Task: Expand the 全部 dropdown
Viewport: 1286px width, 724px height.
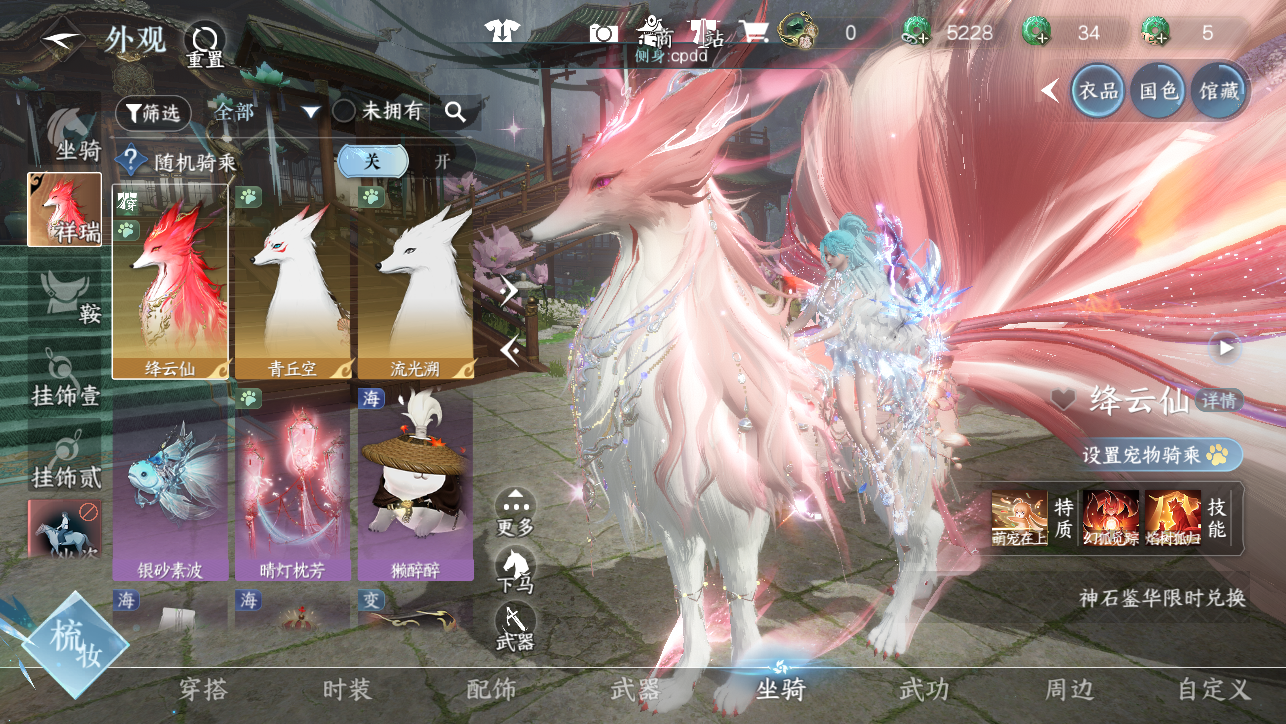Action: pos(267,112)
